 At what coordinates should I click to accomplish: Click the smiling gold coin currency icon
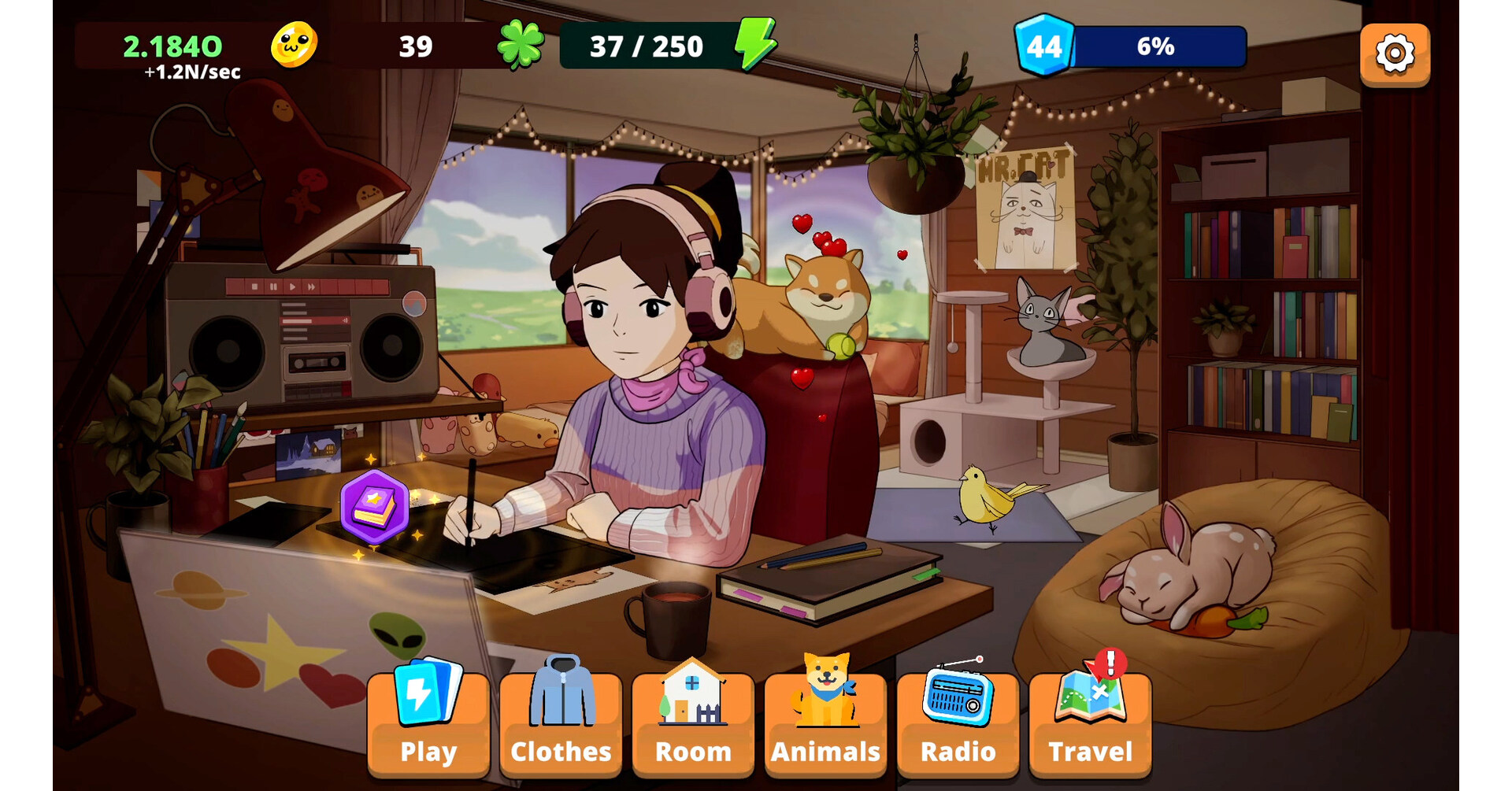click(x=292, y=45)
